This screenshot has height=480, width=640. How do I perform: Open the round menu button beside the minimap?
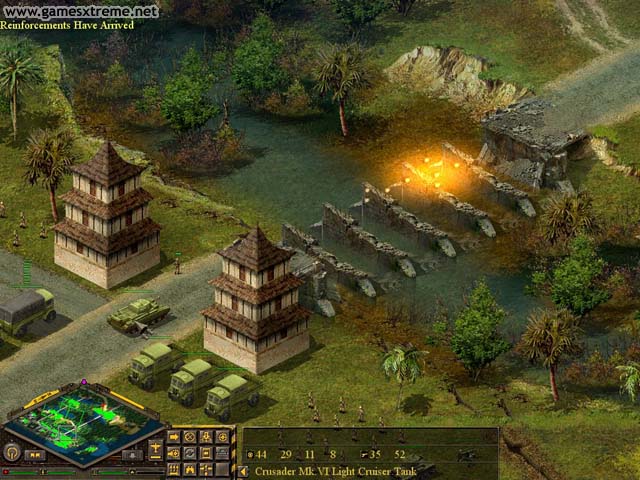(13, 452)
